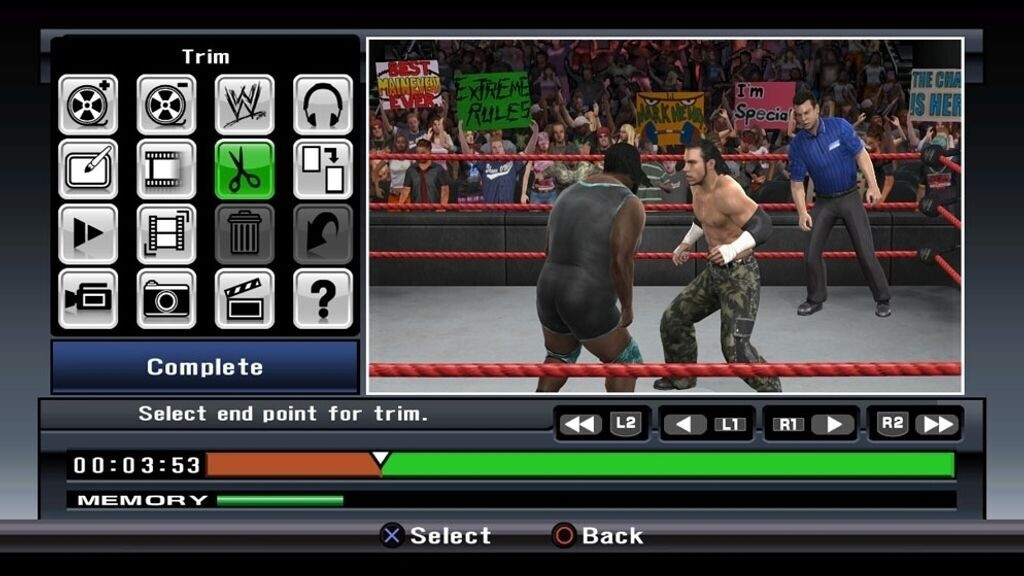Screen dimensions: 1024x576
Task: Choose the pen tablet drawing tool
Action: coord(88,169)
